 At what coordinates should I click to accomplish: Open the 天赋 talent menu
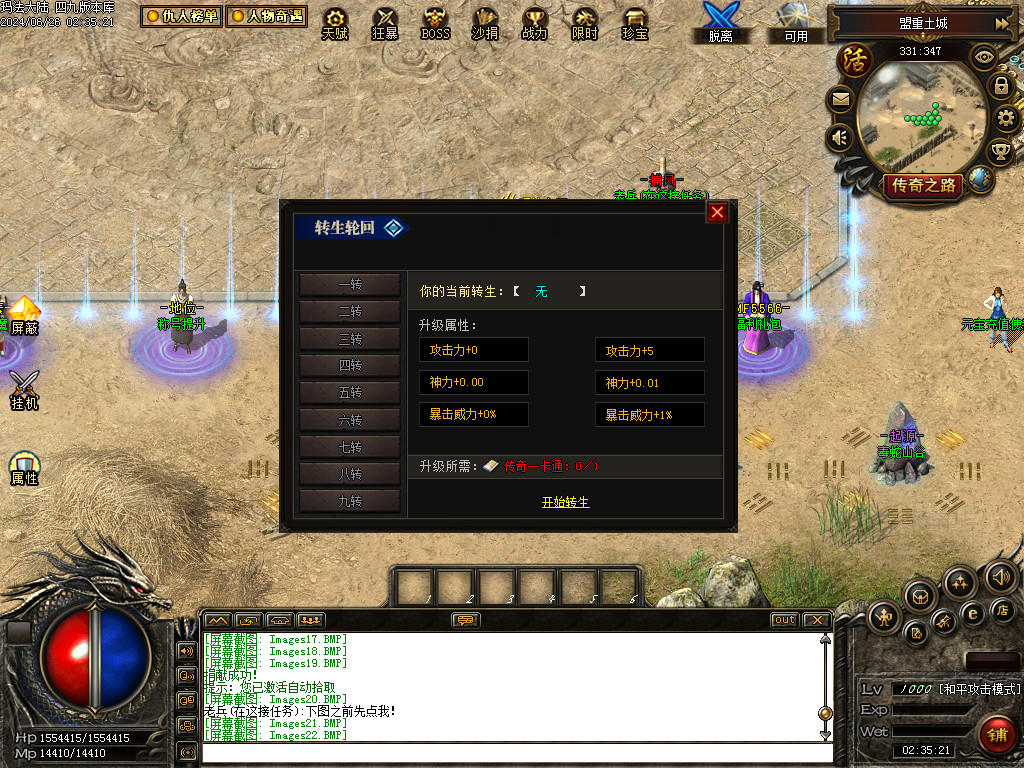coord(335,23)
